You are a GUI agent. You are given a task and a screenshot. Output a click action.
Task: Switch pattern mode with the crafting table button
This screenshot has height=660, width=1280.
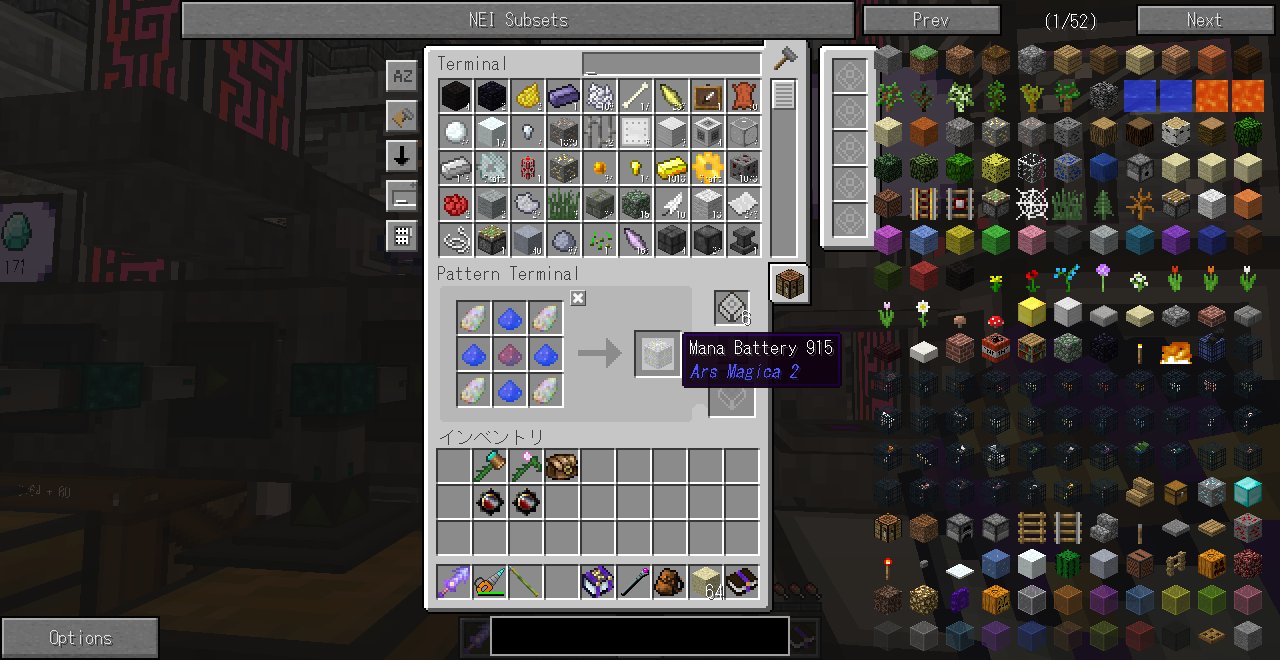coord(789,284)
